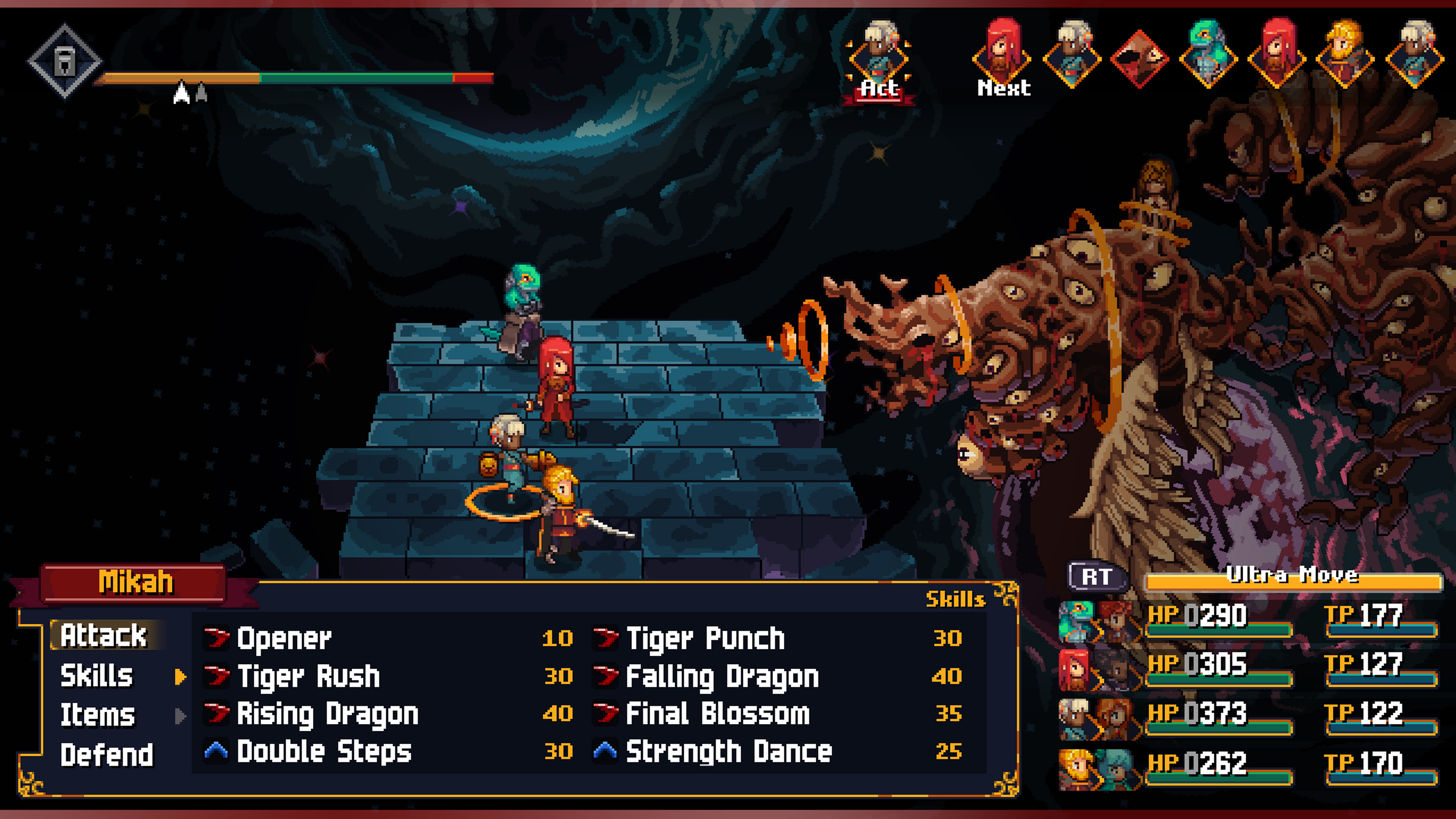Click the overdrive gauge diamond emblem

[65, 61]
